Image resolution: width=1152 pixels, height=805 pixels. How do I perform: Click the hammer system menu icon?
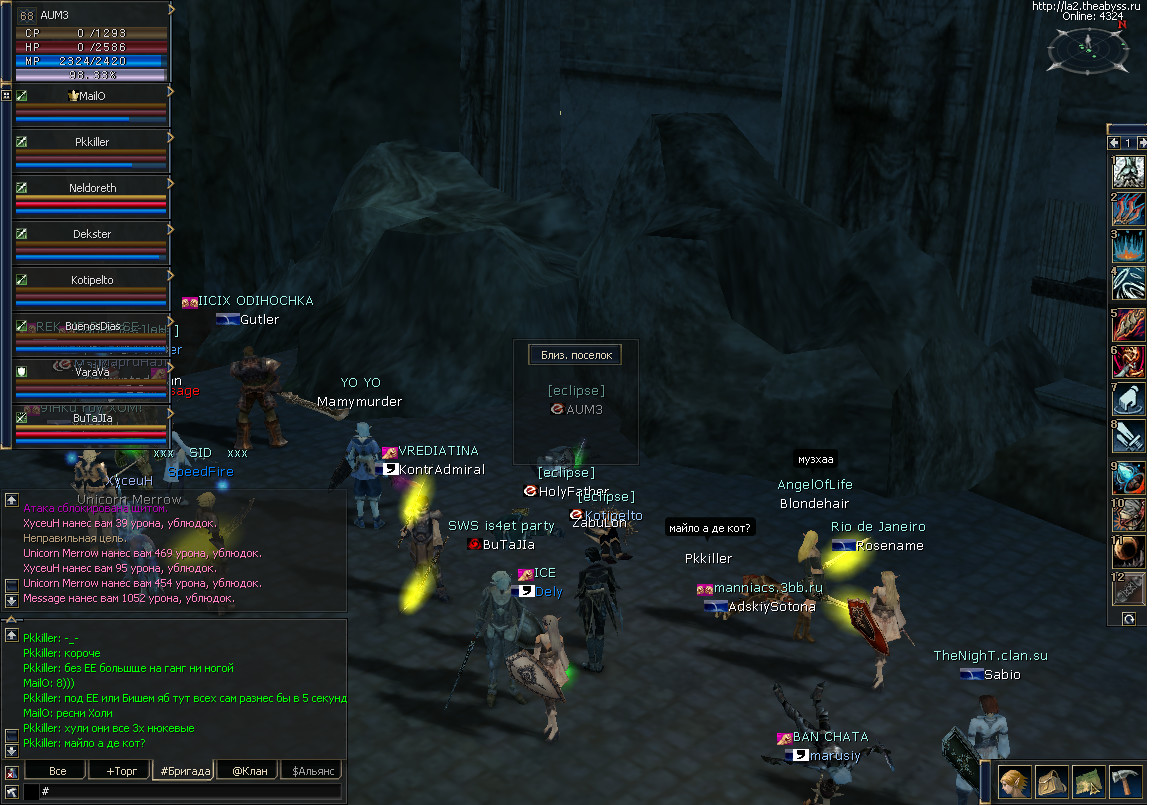[x=1126, y=781]
